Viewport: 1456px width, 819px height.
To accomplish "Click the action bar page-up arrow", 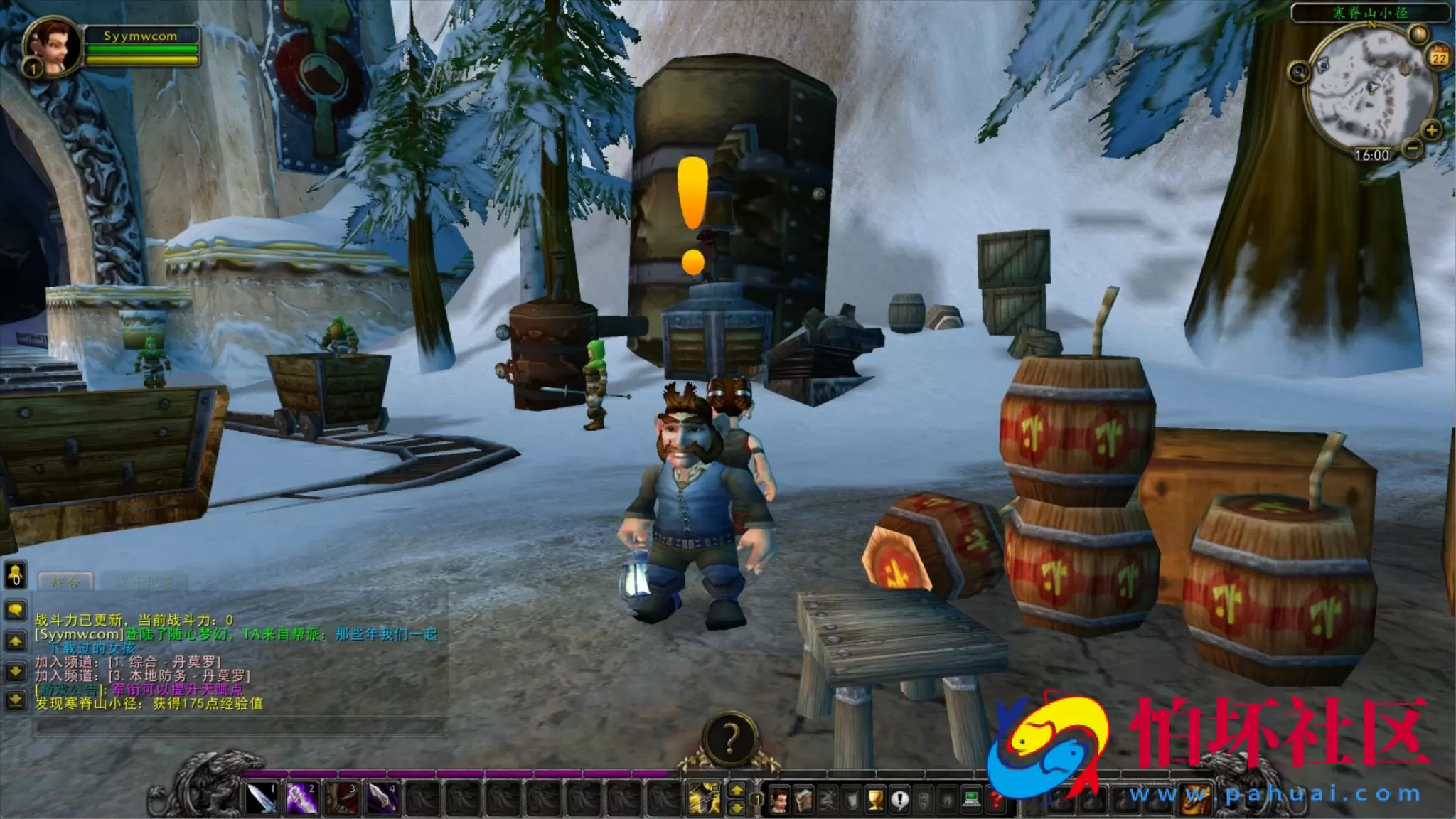I will tap(737, 790).
